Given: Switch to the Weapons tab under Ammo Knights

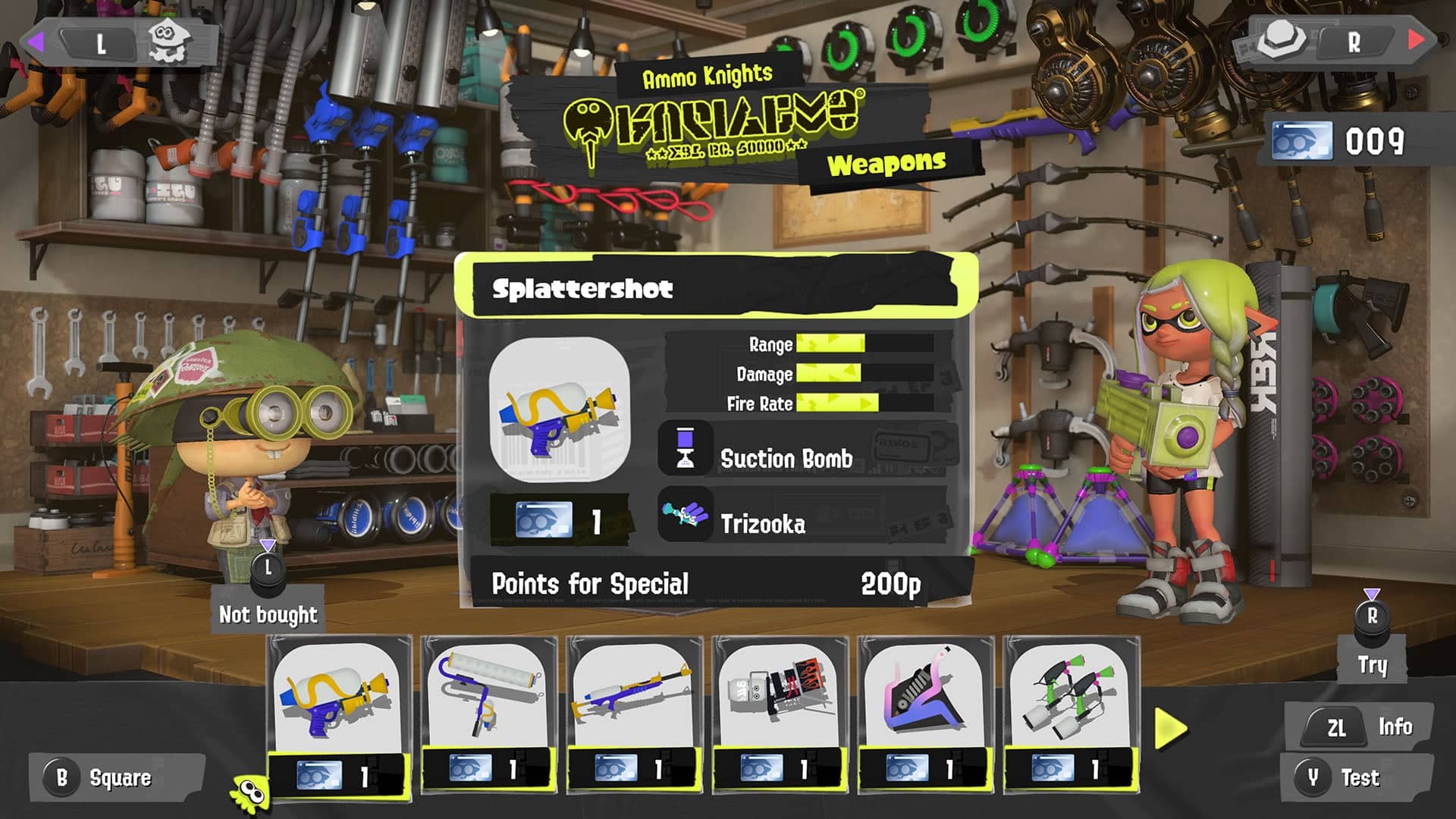Looking at the screenshot, I should pos(886,160).
